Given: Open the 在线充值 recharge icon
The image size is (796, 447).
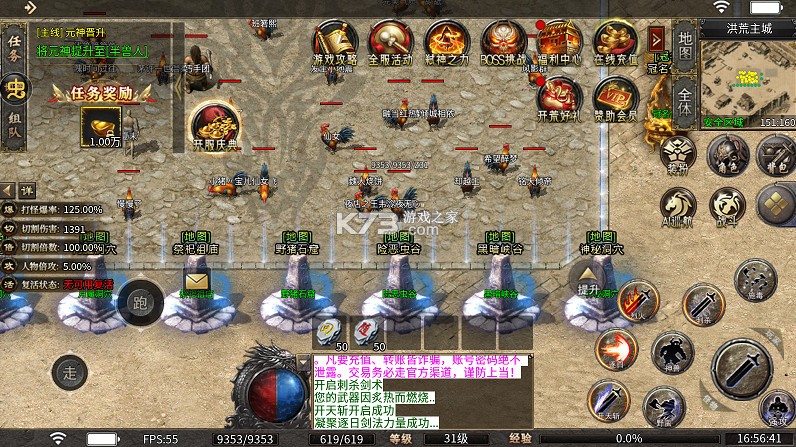Looking at the screenshot, I should (615, 42).
